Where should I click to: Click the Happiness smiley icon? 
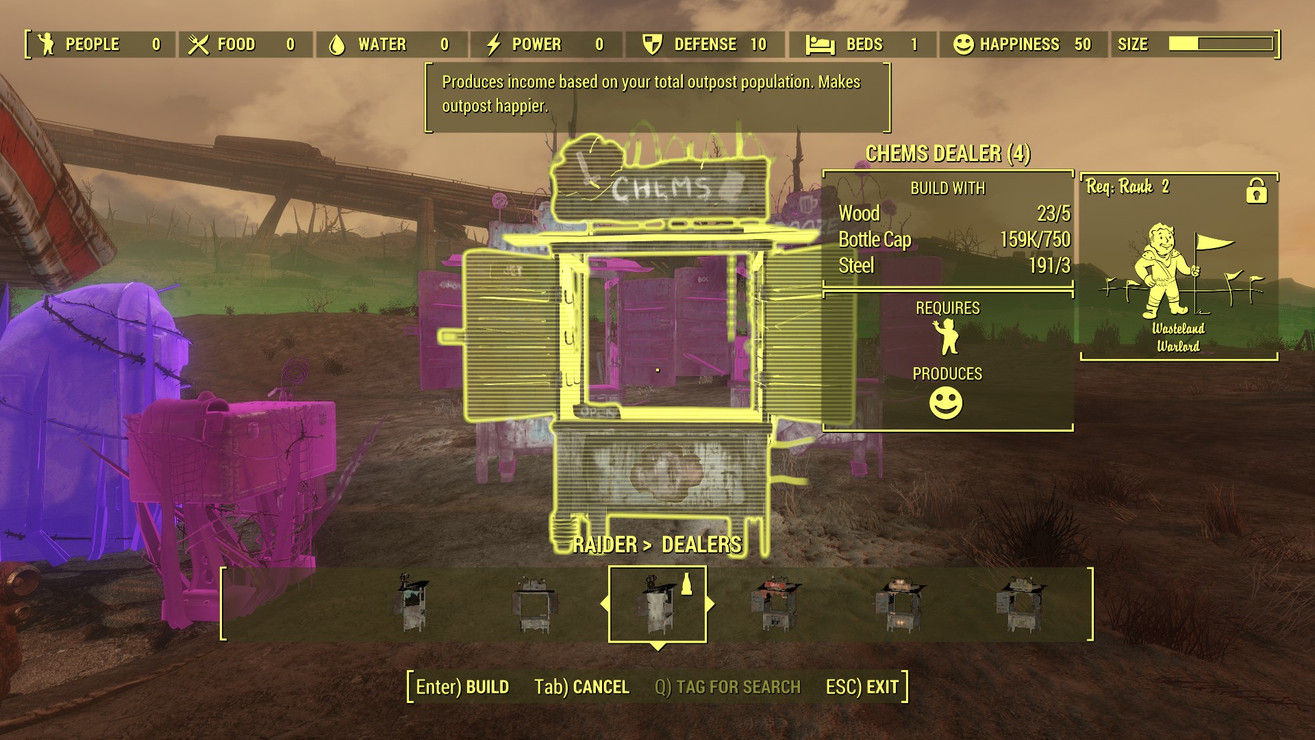click(x=961, y=44)
